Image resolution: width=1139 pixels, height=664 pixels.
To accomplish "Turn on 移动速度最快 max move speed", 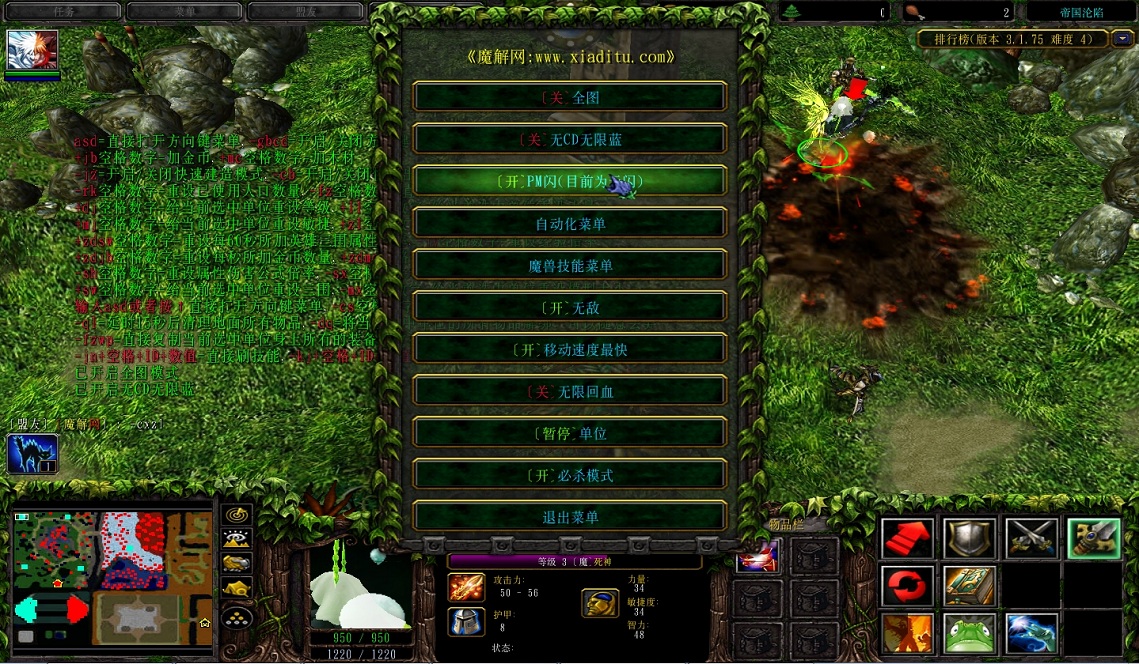I will coord(570,349).
